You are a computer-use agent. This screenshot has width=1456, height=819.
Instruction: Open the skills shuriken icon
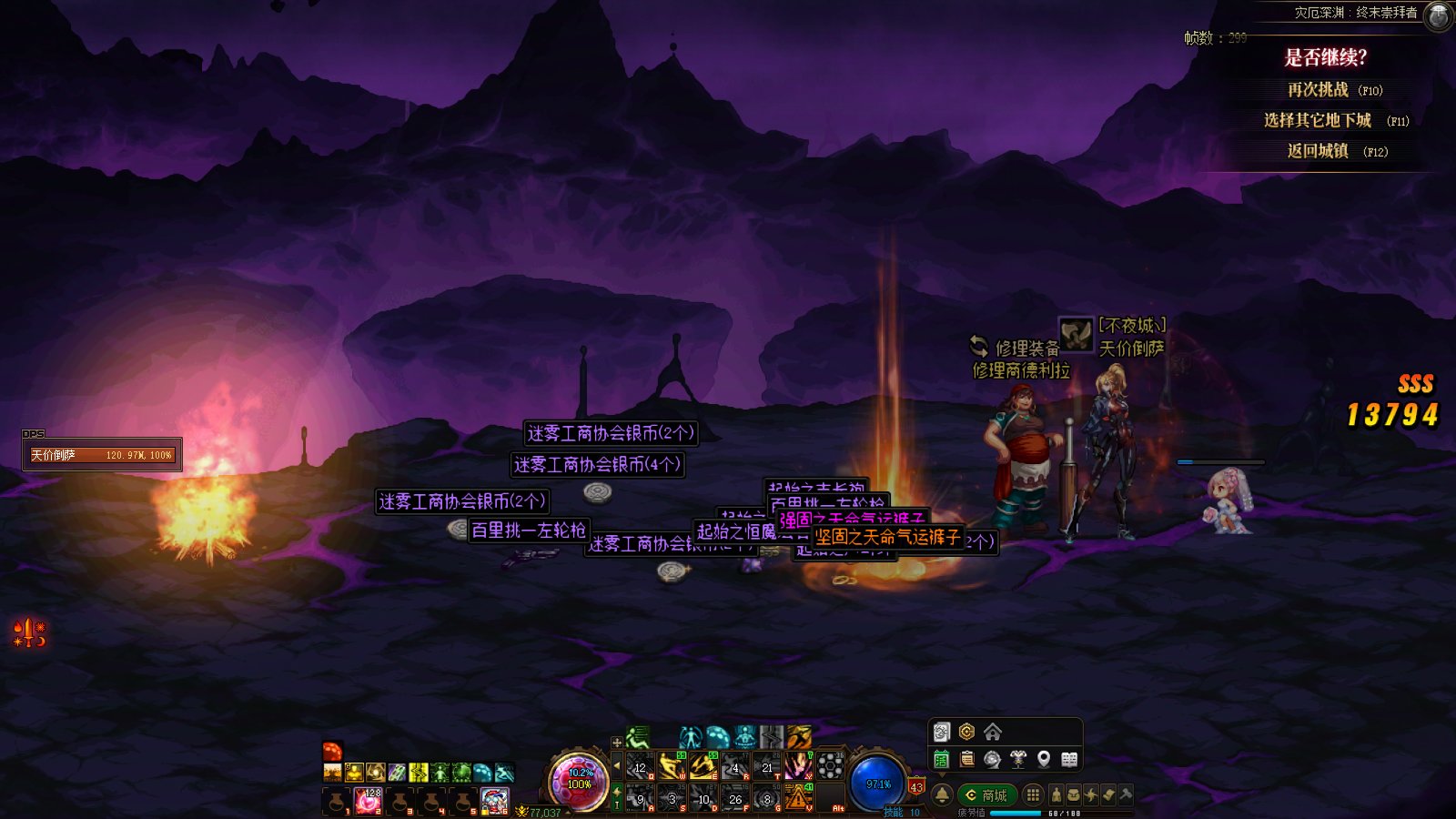(x=1091, y=794)
